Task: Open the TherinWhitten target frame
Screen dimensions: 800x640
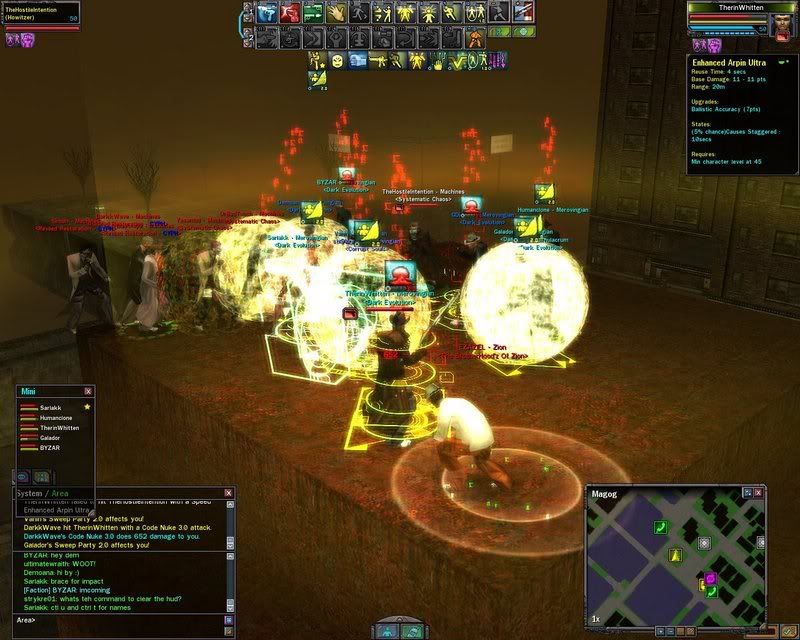Action: (740, 7)
